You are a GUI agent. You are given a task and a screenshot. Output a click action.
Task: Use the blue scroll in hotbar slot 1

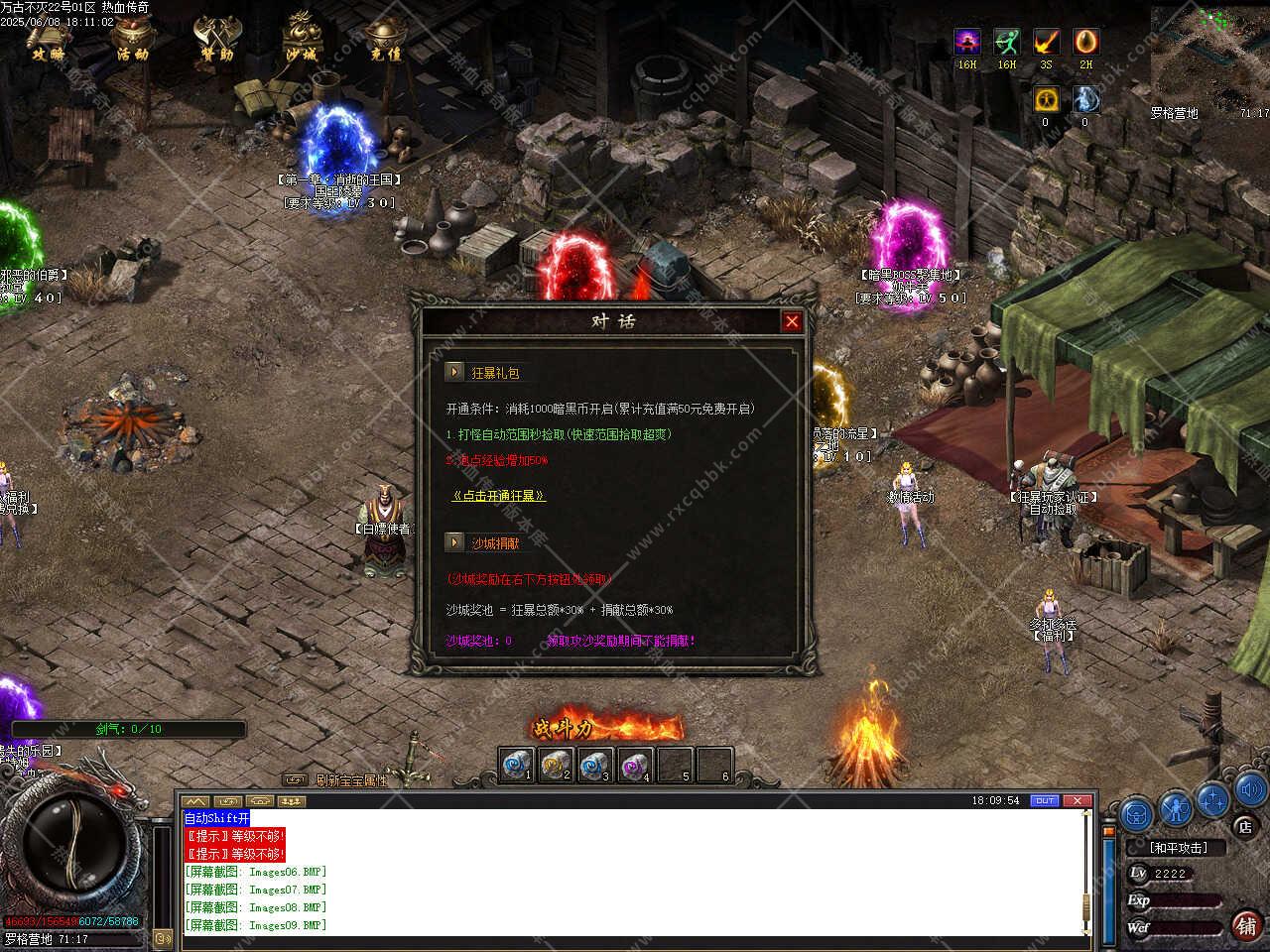click(x=516, y=766)
